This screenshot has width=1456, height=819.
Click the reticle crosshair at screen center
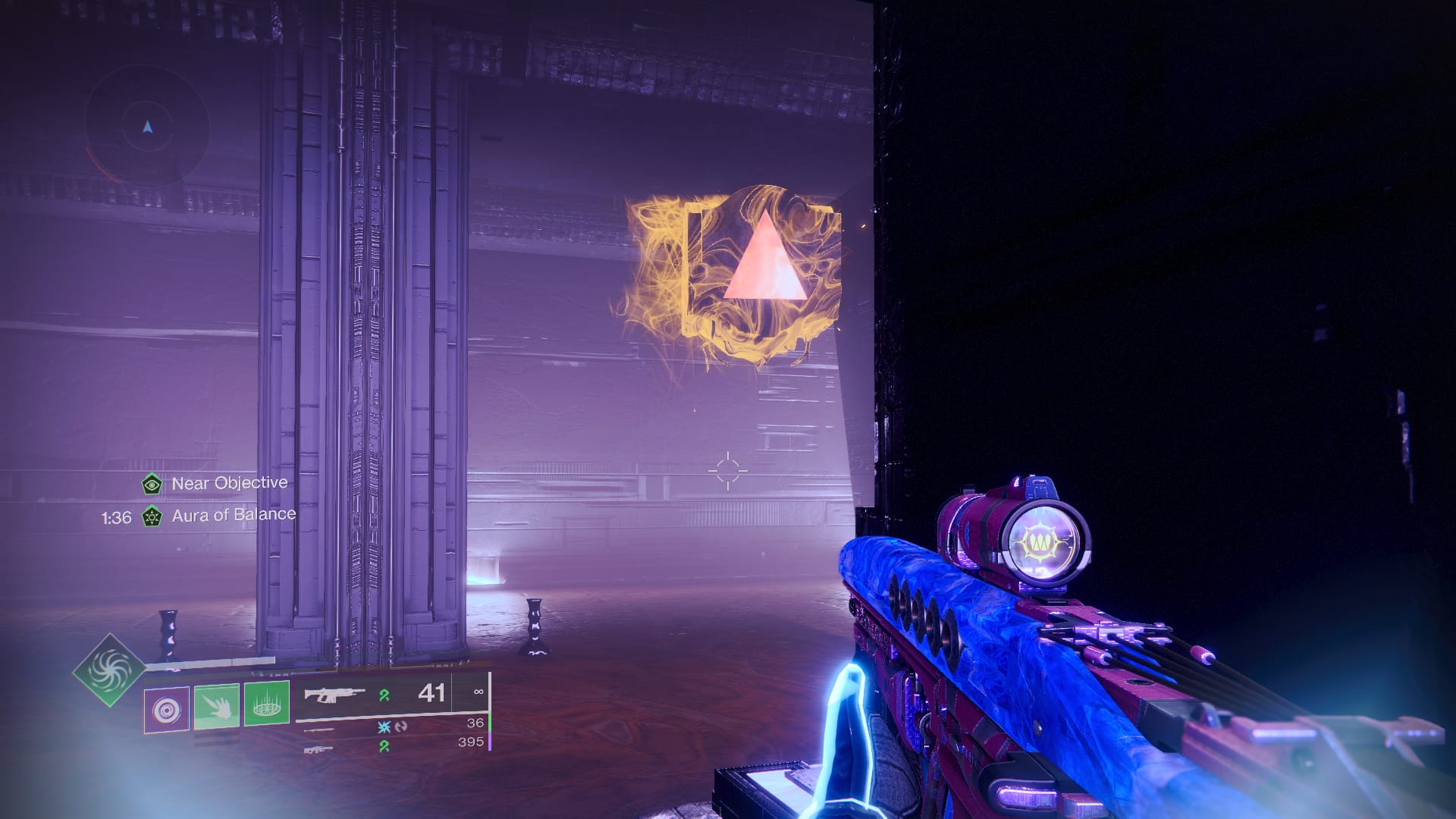(728, 470)
